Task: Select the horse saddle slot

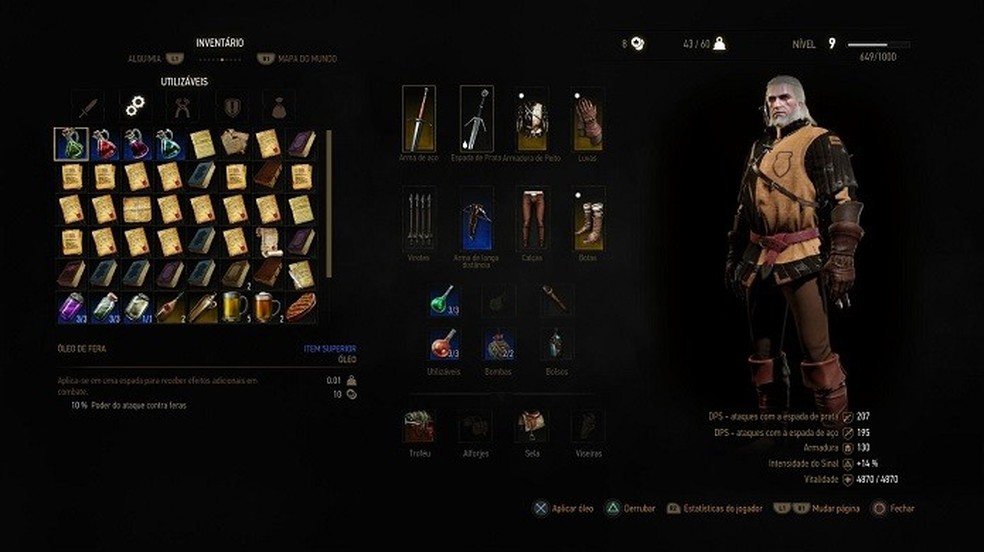Action: point(531,426)
